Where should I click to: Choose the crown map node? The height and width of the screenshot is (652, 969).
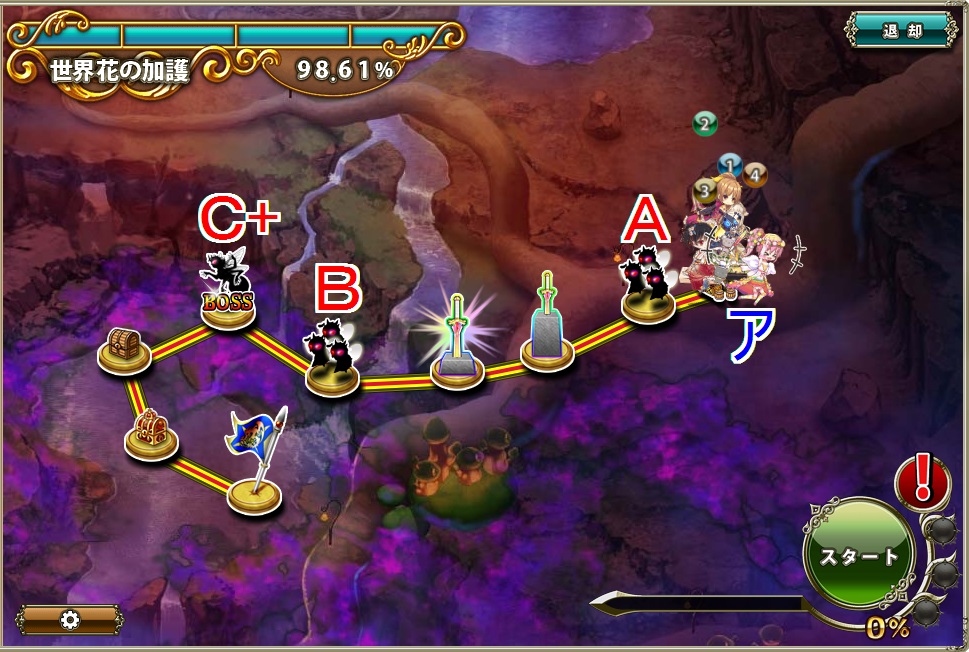pyautogui.click(x=150, y=434)
